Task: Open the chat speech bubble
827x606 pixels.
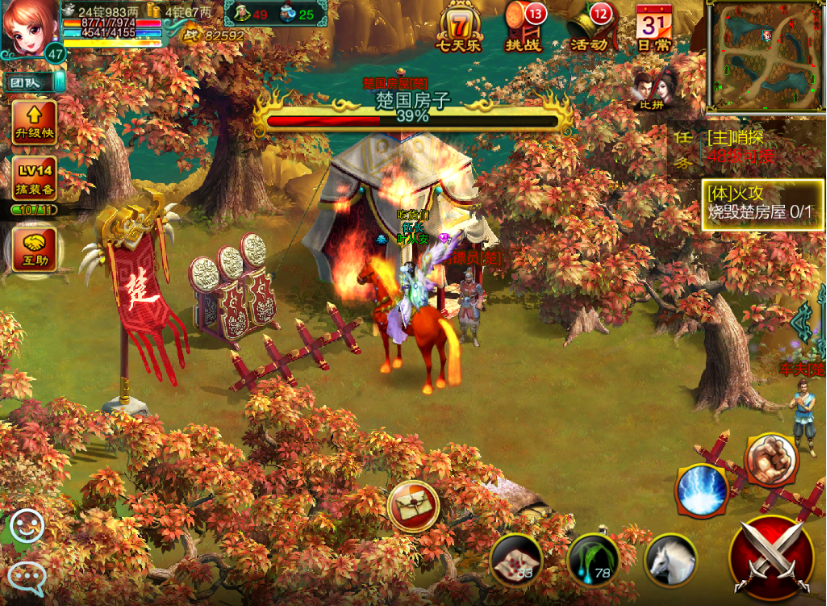Action: (26, 576)
